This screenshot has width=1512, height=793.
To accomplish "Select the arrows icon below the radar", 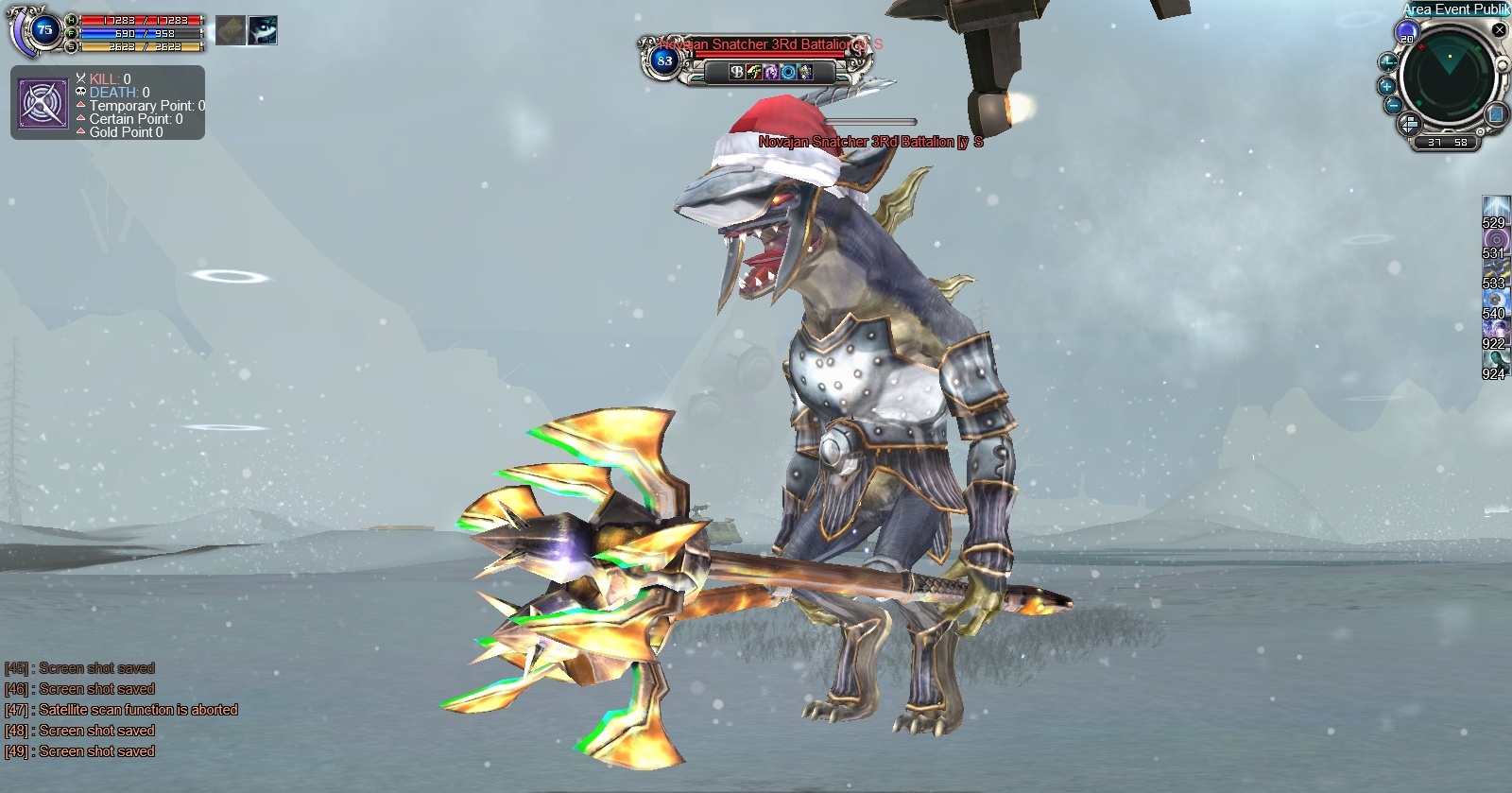I will point(1408,123).
